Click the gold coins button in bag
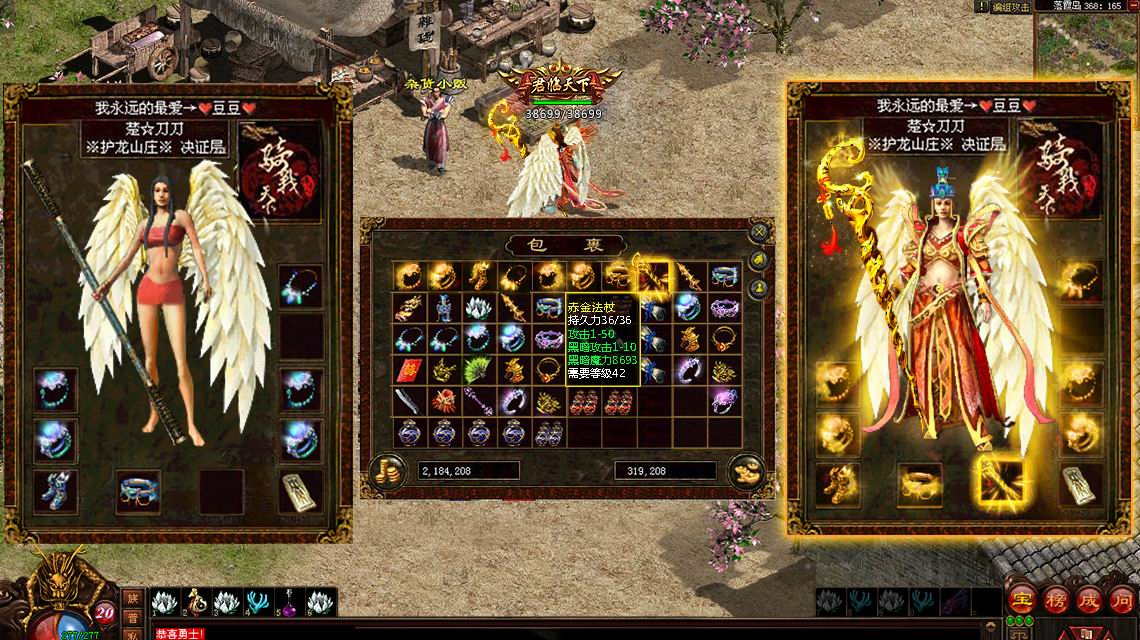Screen dimensions: 1140x640 386,471
